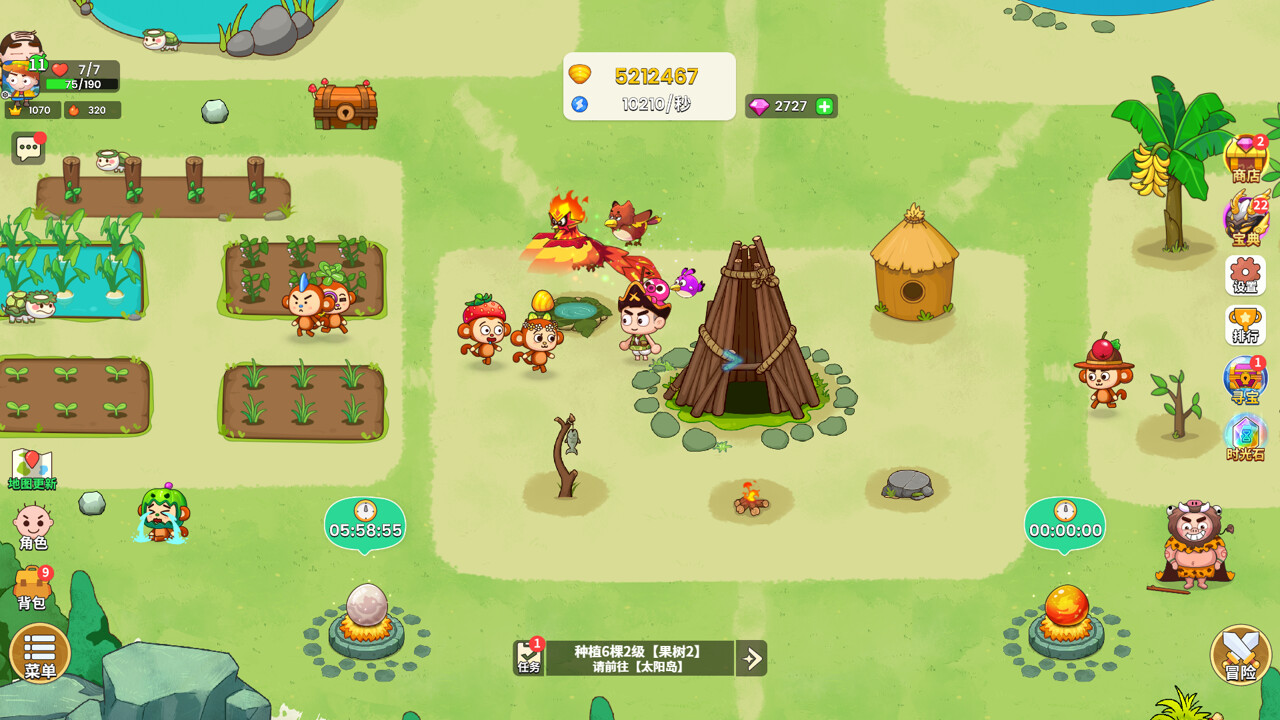Open the 寻宝 treasure hunt icon

1245,381
